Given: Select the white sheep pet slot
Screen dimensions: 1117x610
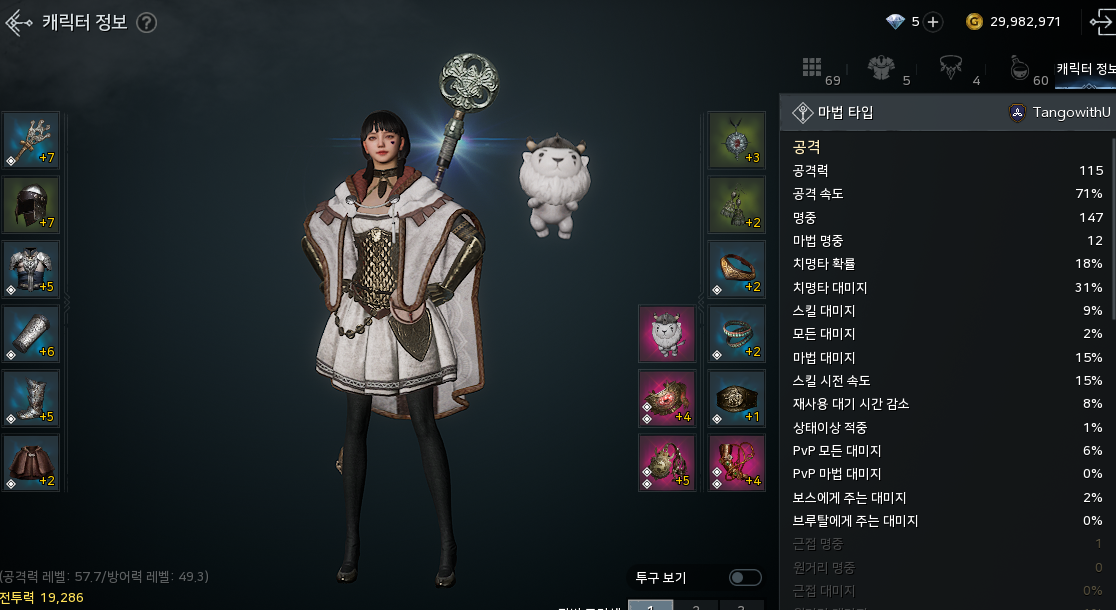Looking at the screenshot, I should click(667, 334).
